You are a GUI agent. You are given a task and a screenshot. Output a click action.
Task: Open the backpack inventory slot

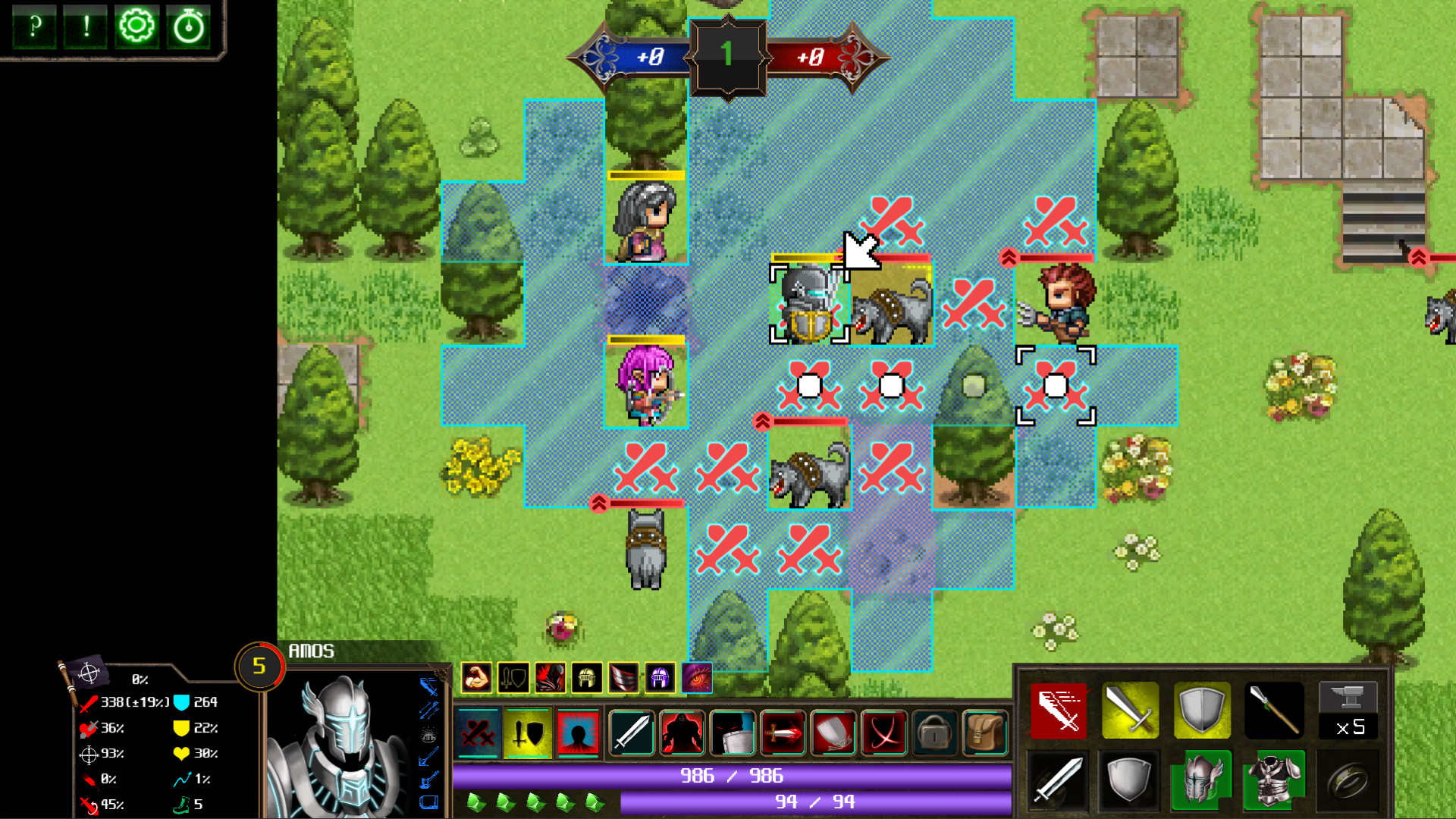click(984, 733)
